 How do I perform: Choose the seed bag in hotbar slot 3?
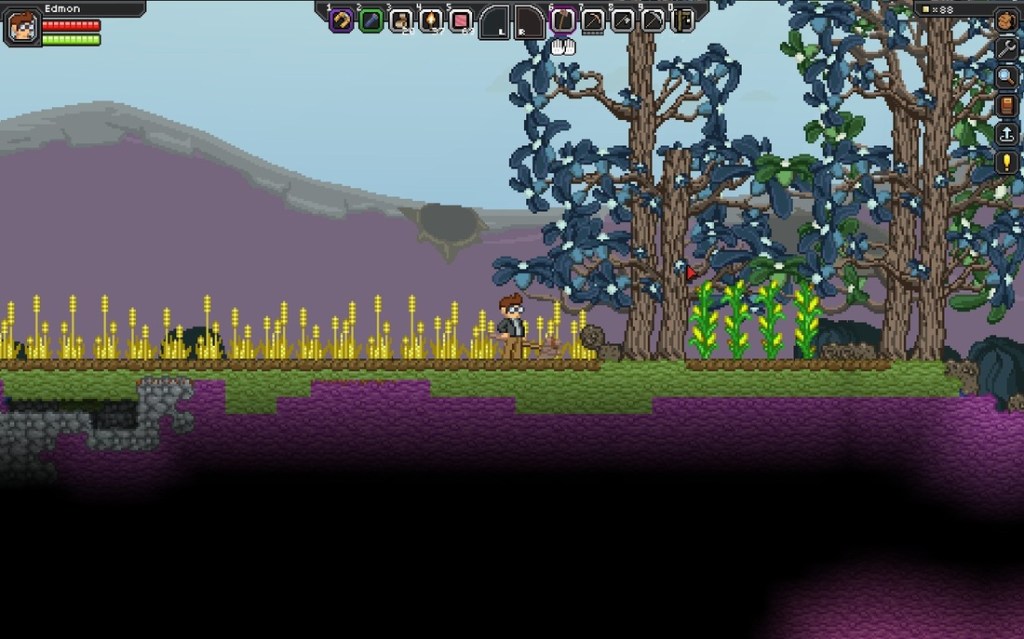pos(401,20)
